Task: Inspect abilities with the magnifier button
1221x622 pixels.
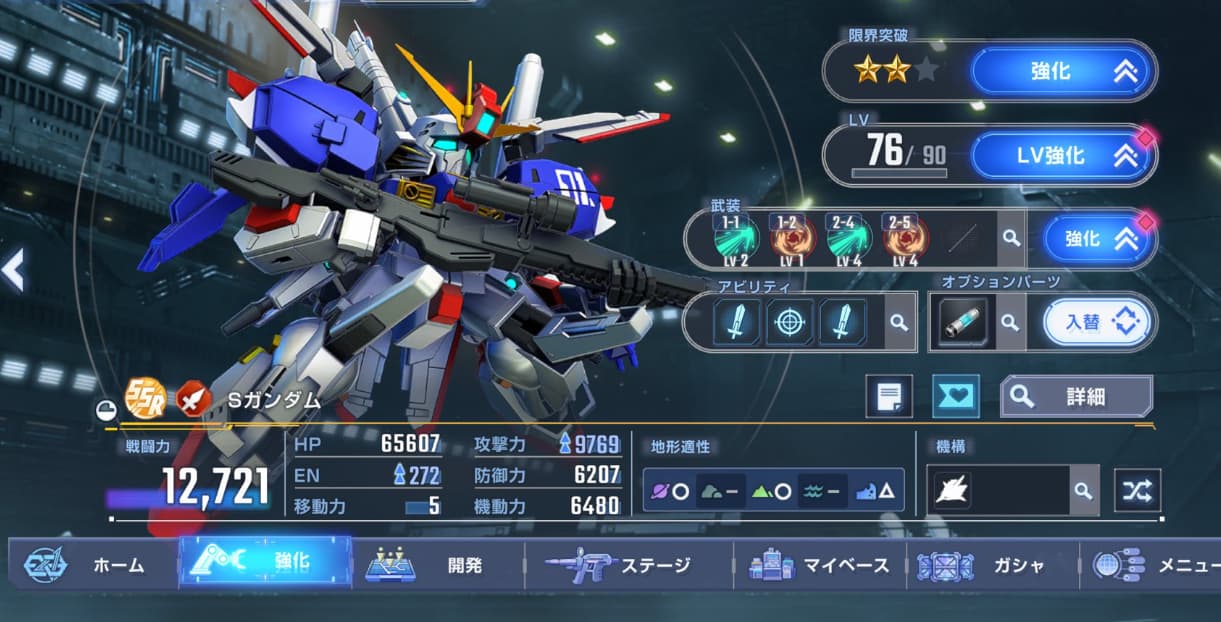Action: (x=899, y=322)
